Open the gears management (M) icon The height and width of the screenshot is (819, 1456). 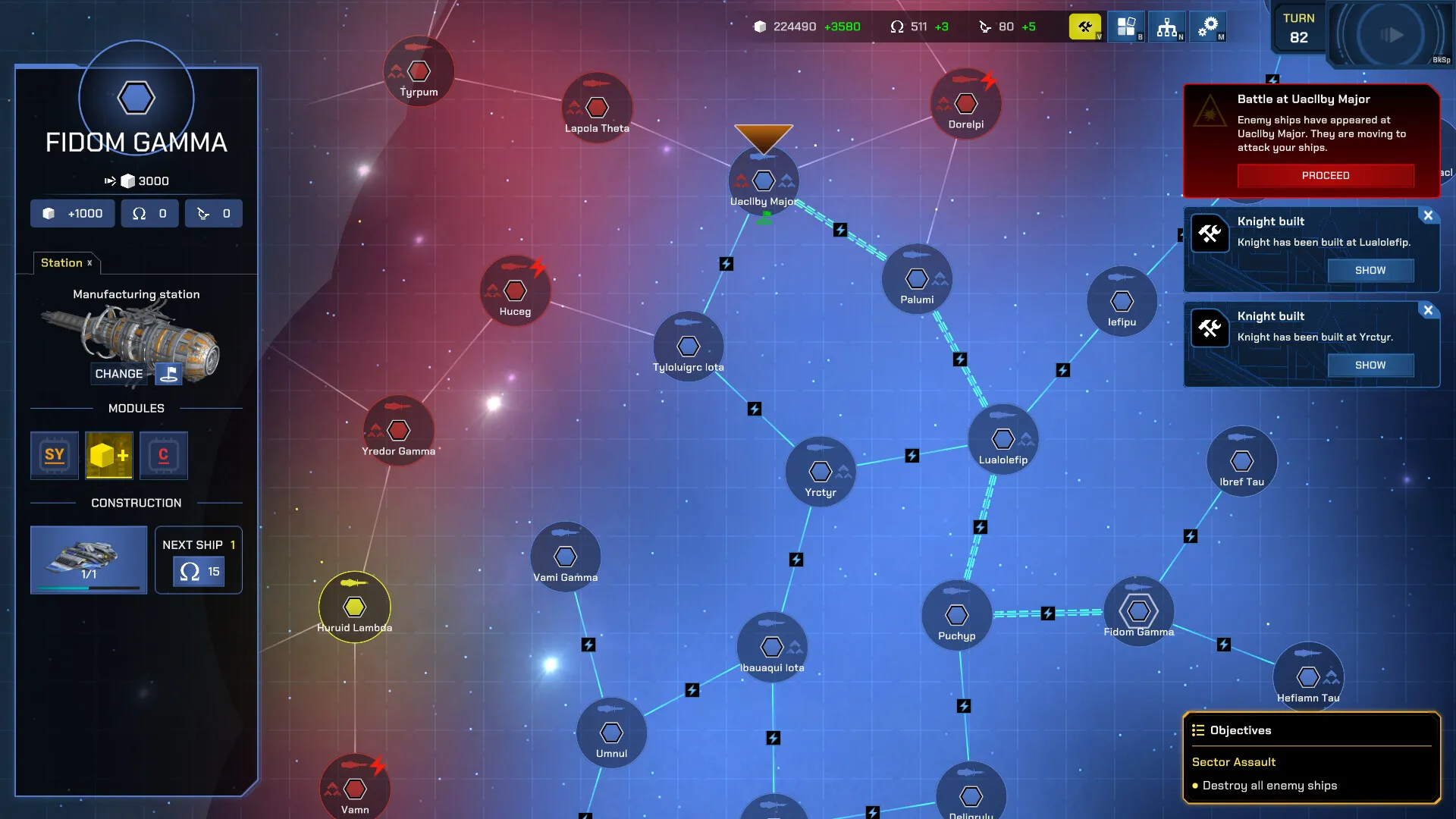click(x=1207, y=26)
